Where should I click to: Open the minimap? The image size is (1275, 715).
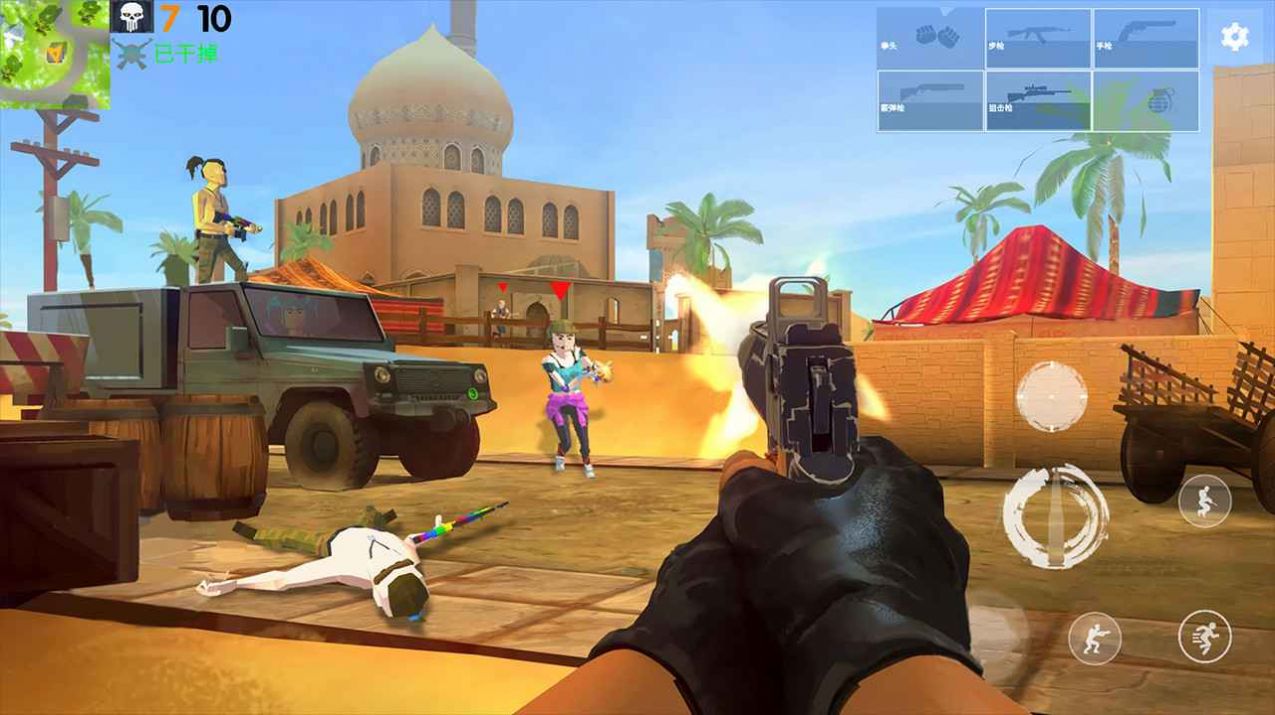(x=55, y=53)
